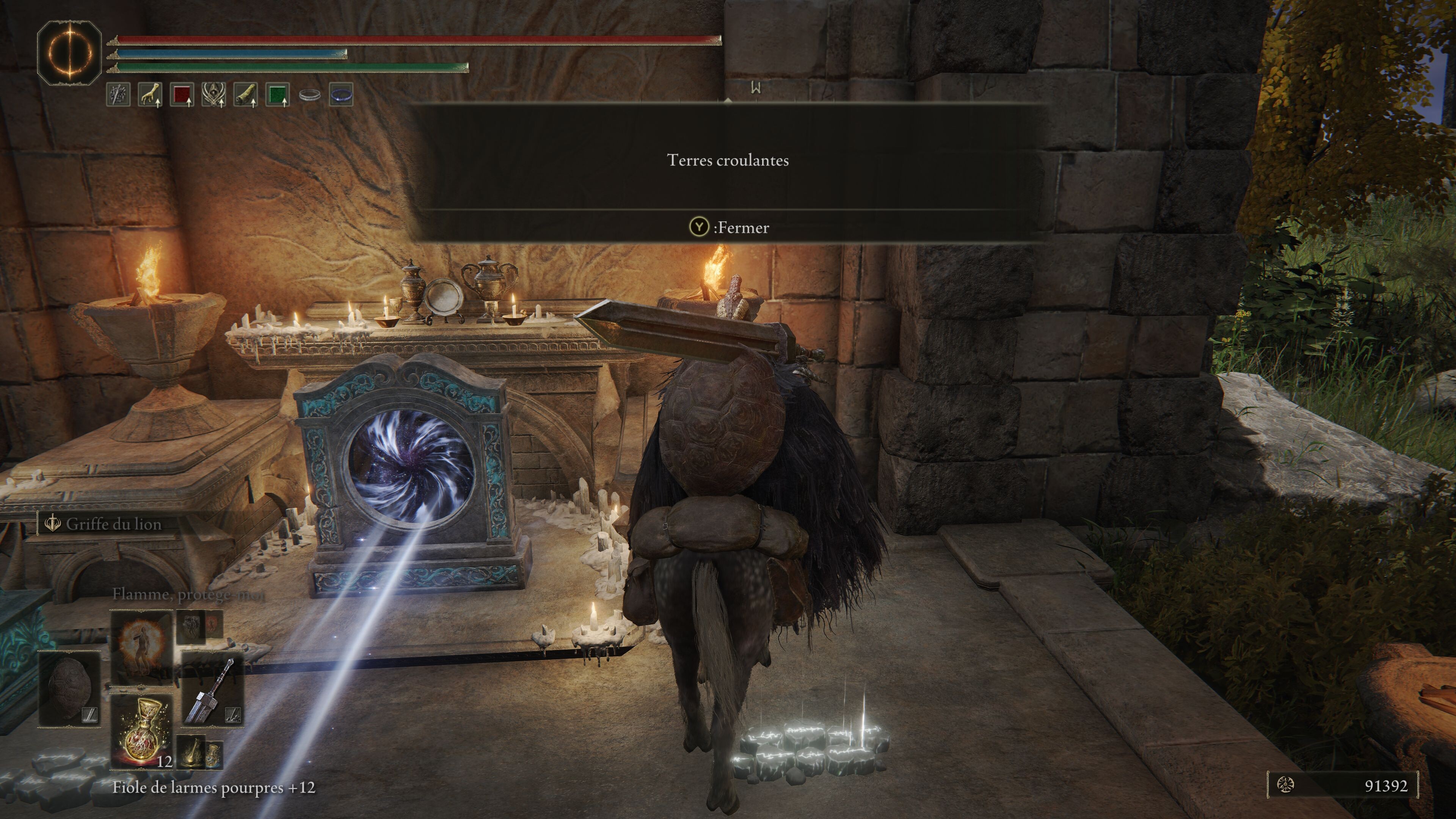Click the green square buff icon

click(x=277, y=94)
